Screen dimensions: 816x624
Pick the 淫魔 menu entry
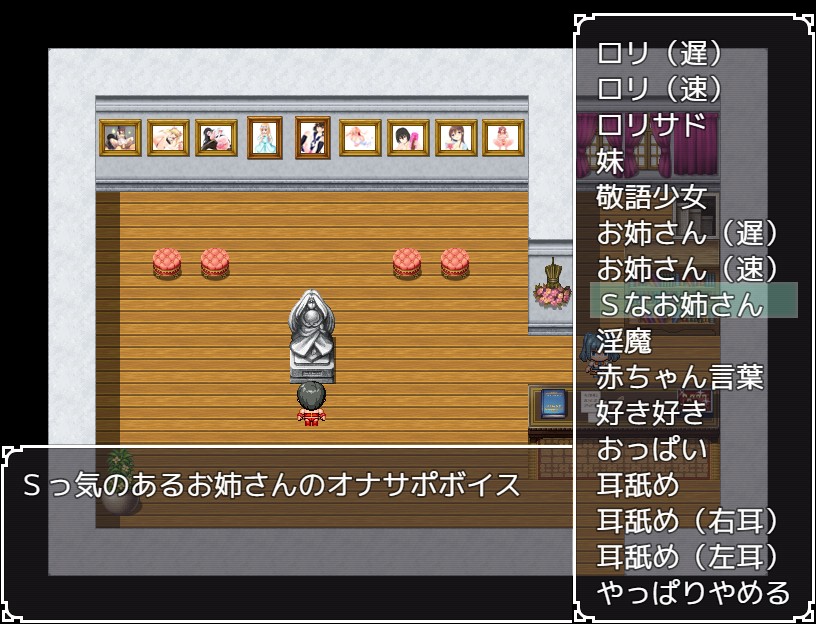tap(625, 341)
